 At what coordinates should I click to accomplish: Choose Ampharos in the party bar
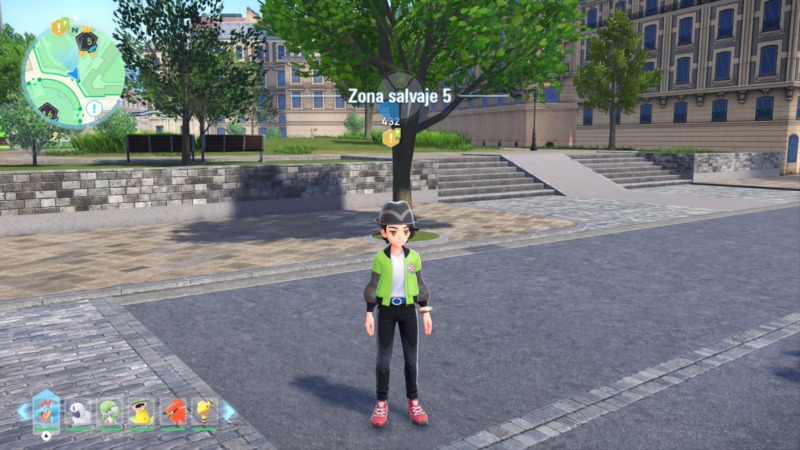(x=204, y=411)
